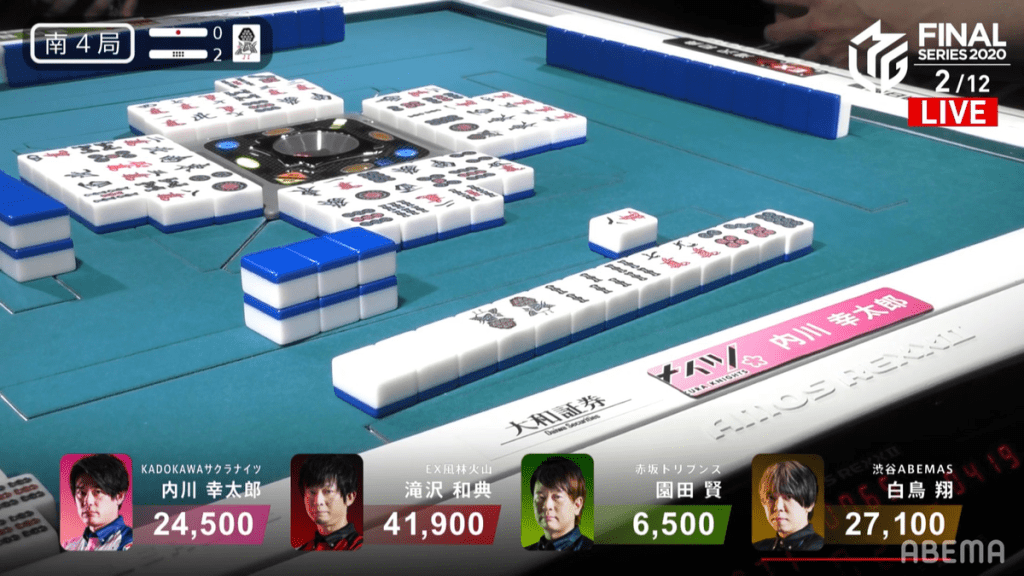The height and width of the screenshot is (576, 1024).
Task: Select the dora indicator tile icon
Action: (x=246, y=44)
